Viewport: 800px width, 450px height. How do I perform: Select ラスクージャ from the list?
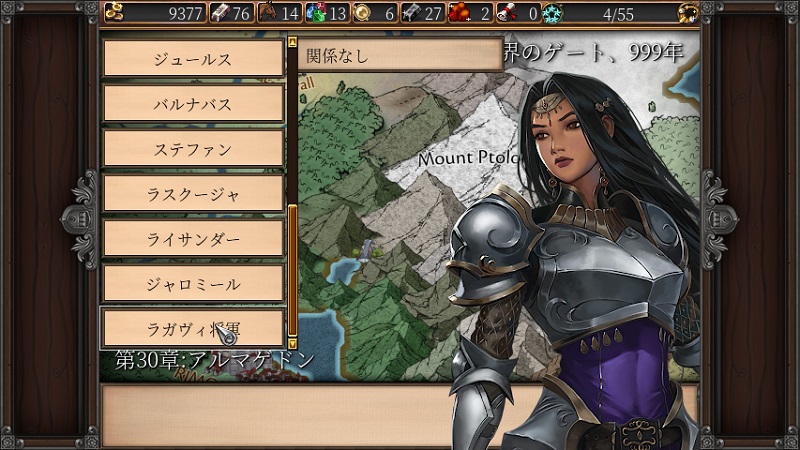tap(193, 194)
